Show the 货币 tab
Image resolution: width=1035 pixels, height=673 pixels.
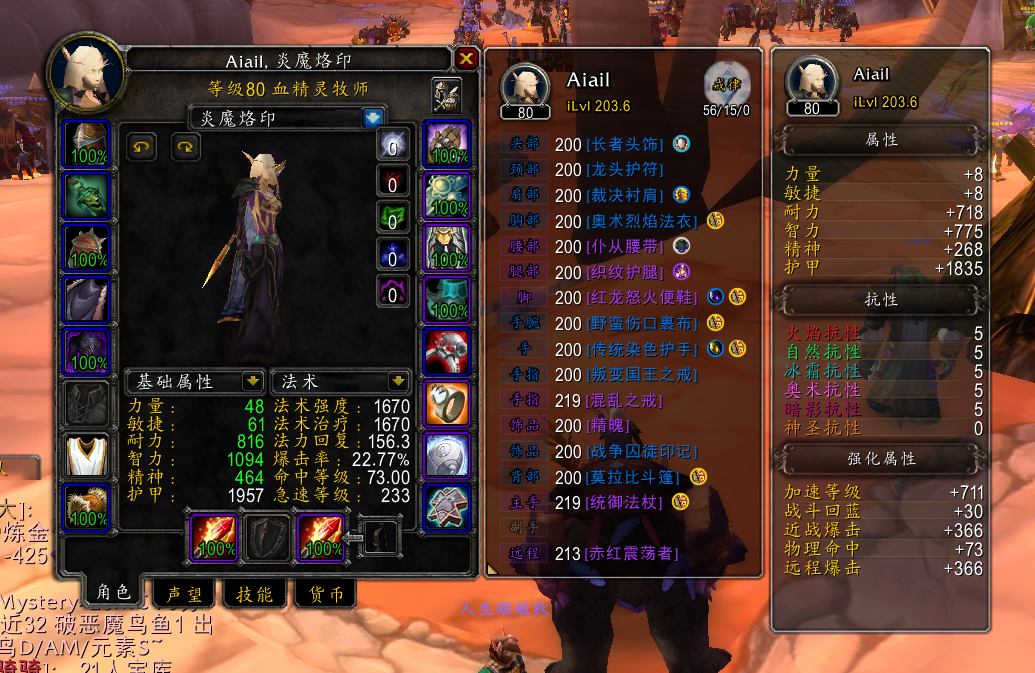pyautogui.click(x=325, y=594)
